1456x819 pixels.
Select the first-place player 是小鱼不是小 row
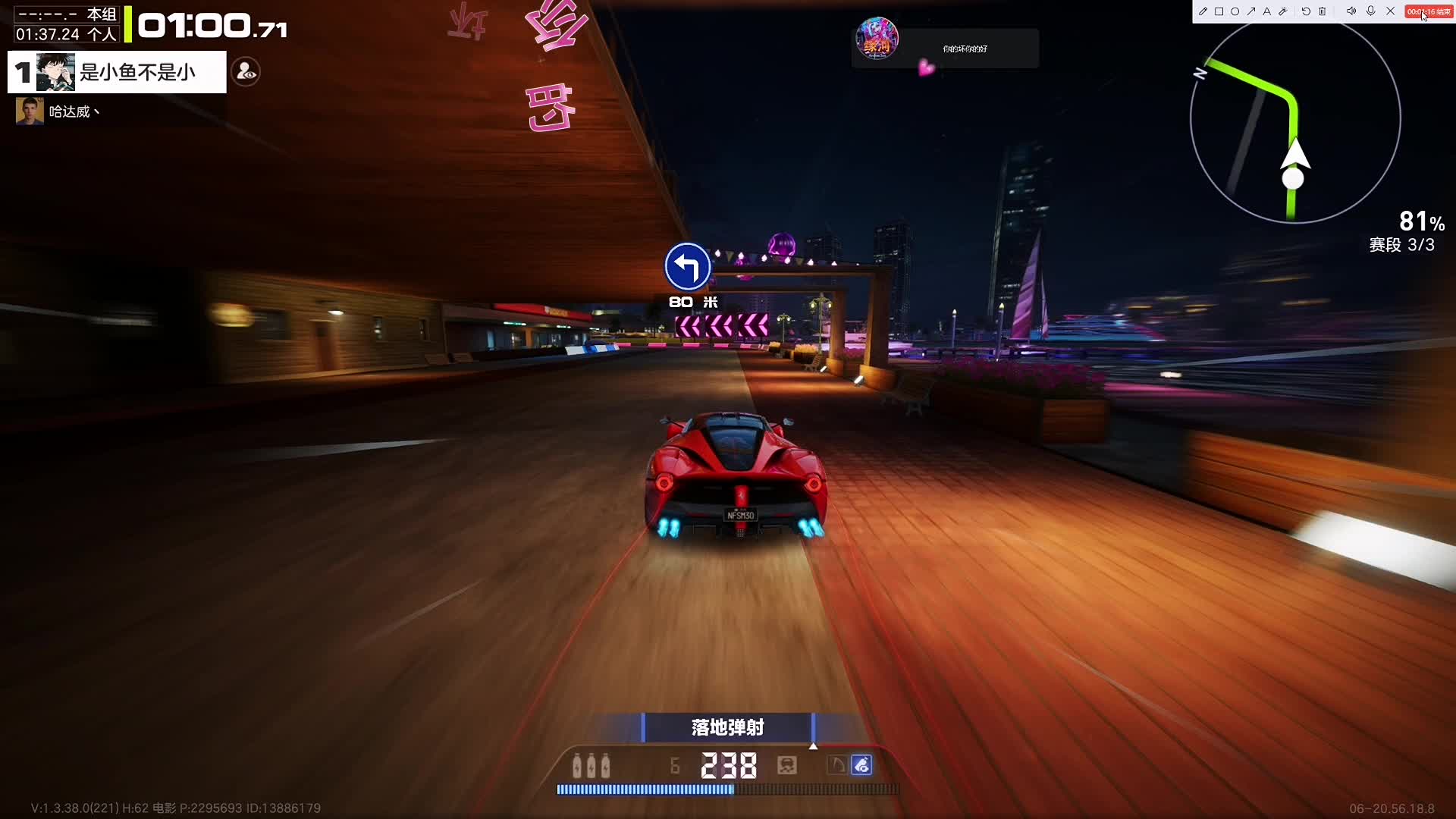point(118,72)
